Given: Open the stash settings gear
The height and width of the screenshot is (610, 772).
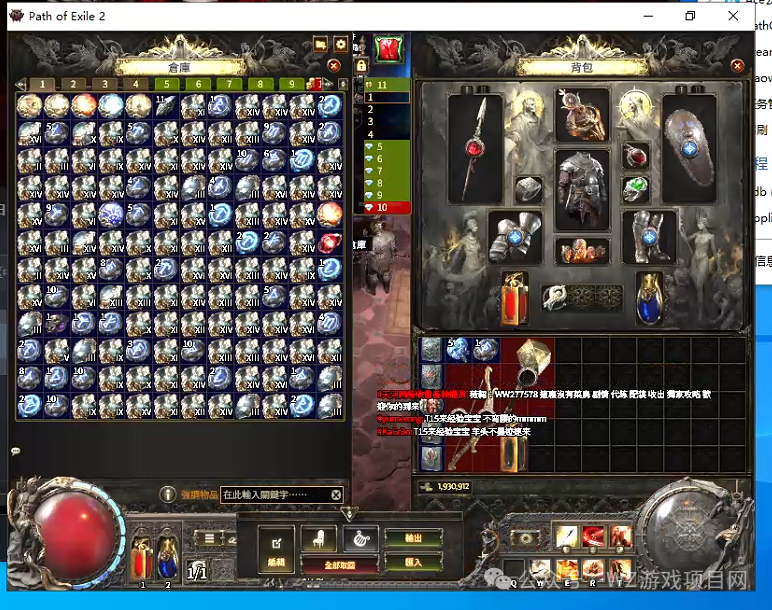Looking at the screenshot, I should tap(341, 45).
